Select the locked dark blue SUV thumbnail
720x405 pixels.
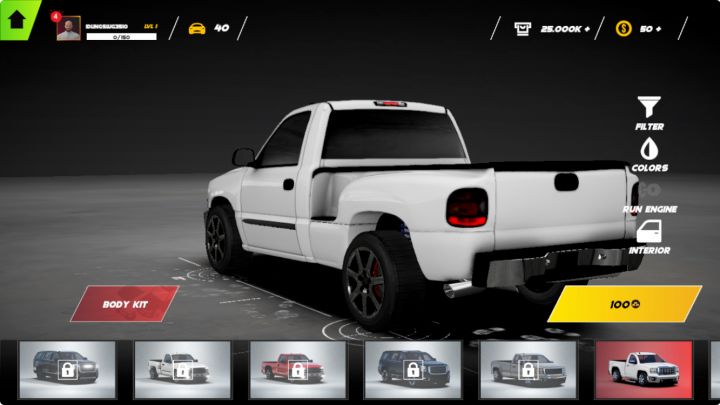[412, 370]
